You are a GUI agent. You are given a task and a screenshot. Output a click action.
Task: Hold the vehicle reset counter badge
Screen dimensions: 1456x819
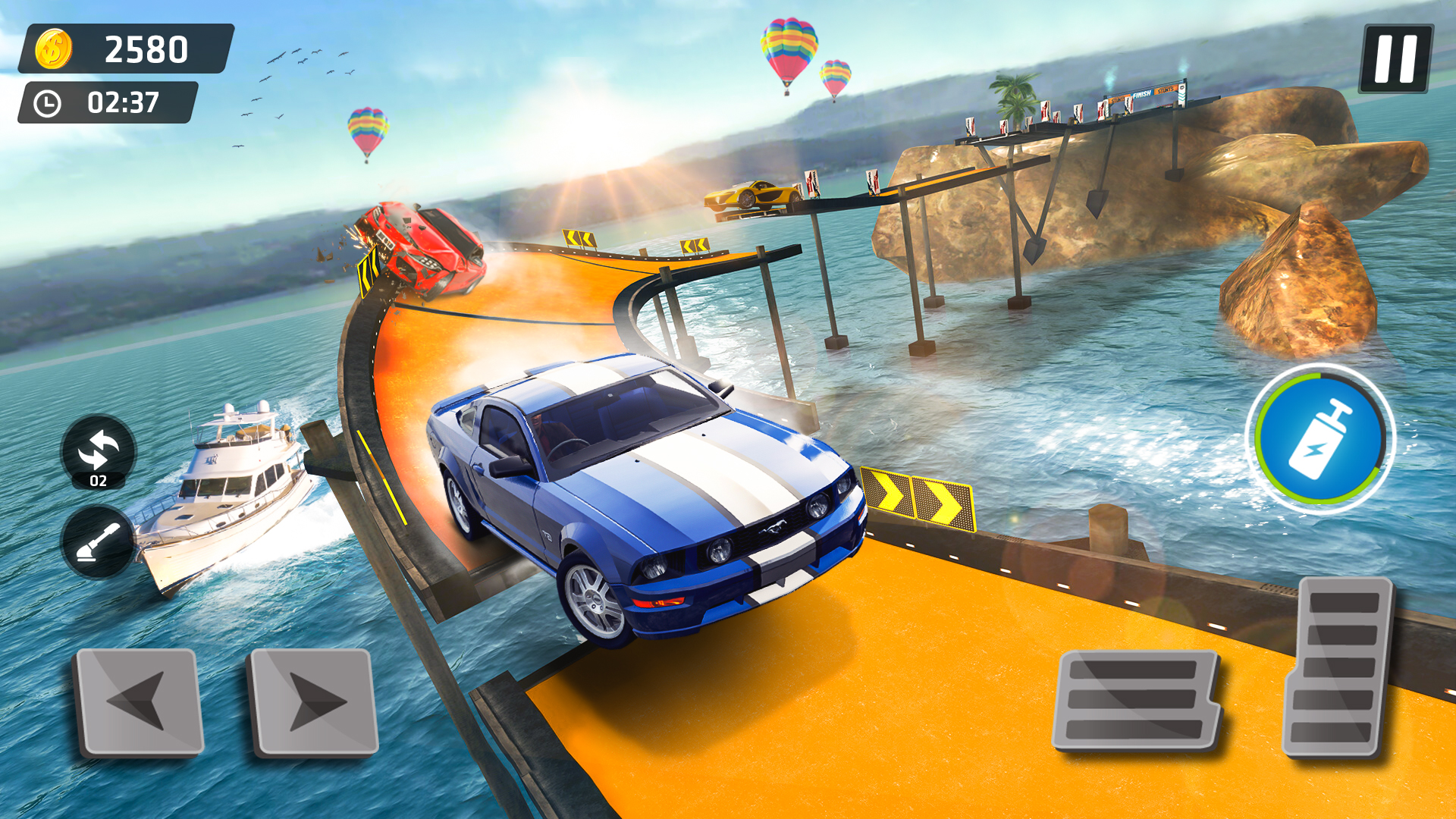point(99,478)
